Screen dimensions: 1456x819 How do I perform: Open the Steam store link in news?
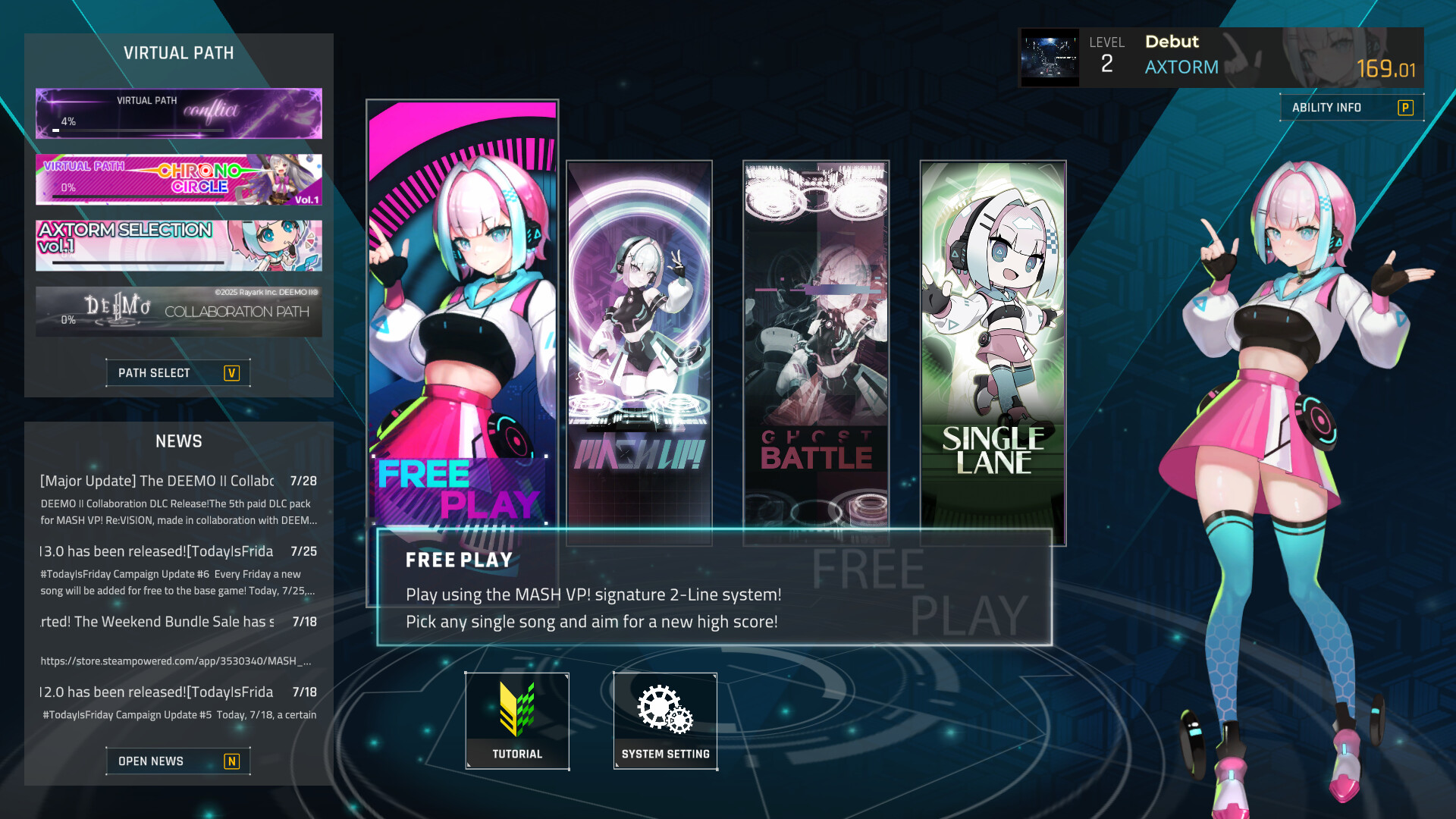tap(176, 661)
